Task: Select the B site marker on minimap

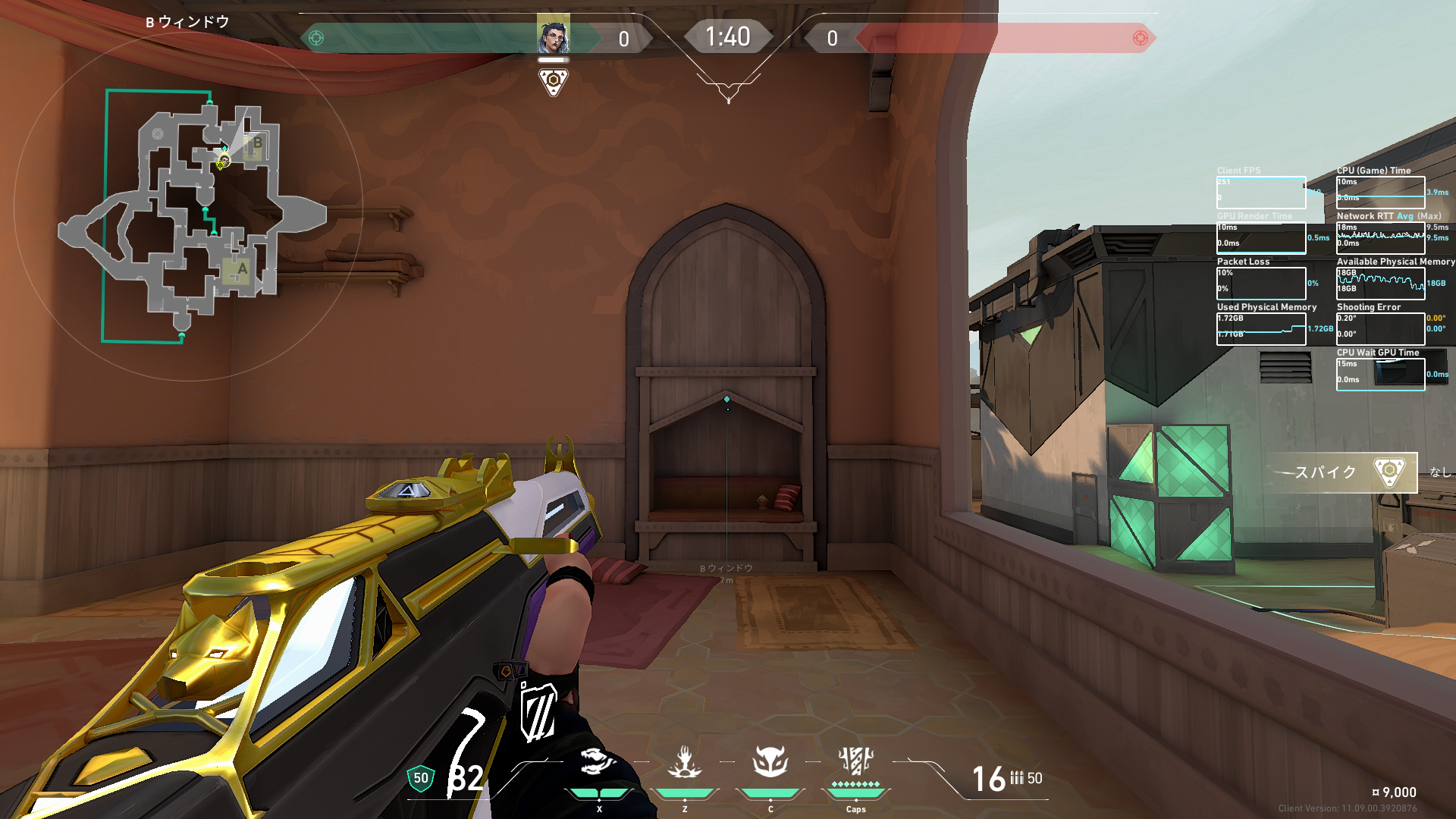Action: (x=256, y=144)
